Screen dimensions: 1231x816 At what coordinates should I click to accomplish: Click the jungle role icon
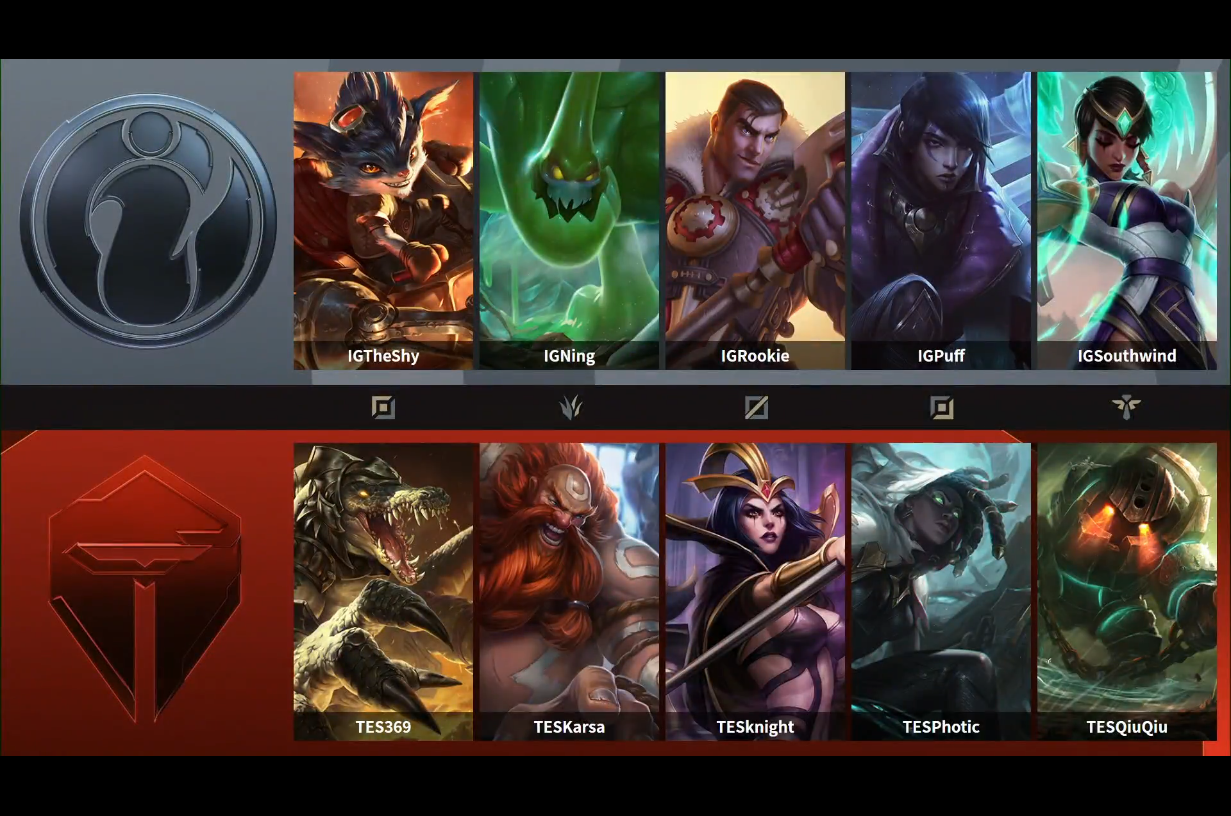[x=570, y=407]
